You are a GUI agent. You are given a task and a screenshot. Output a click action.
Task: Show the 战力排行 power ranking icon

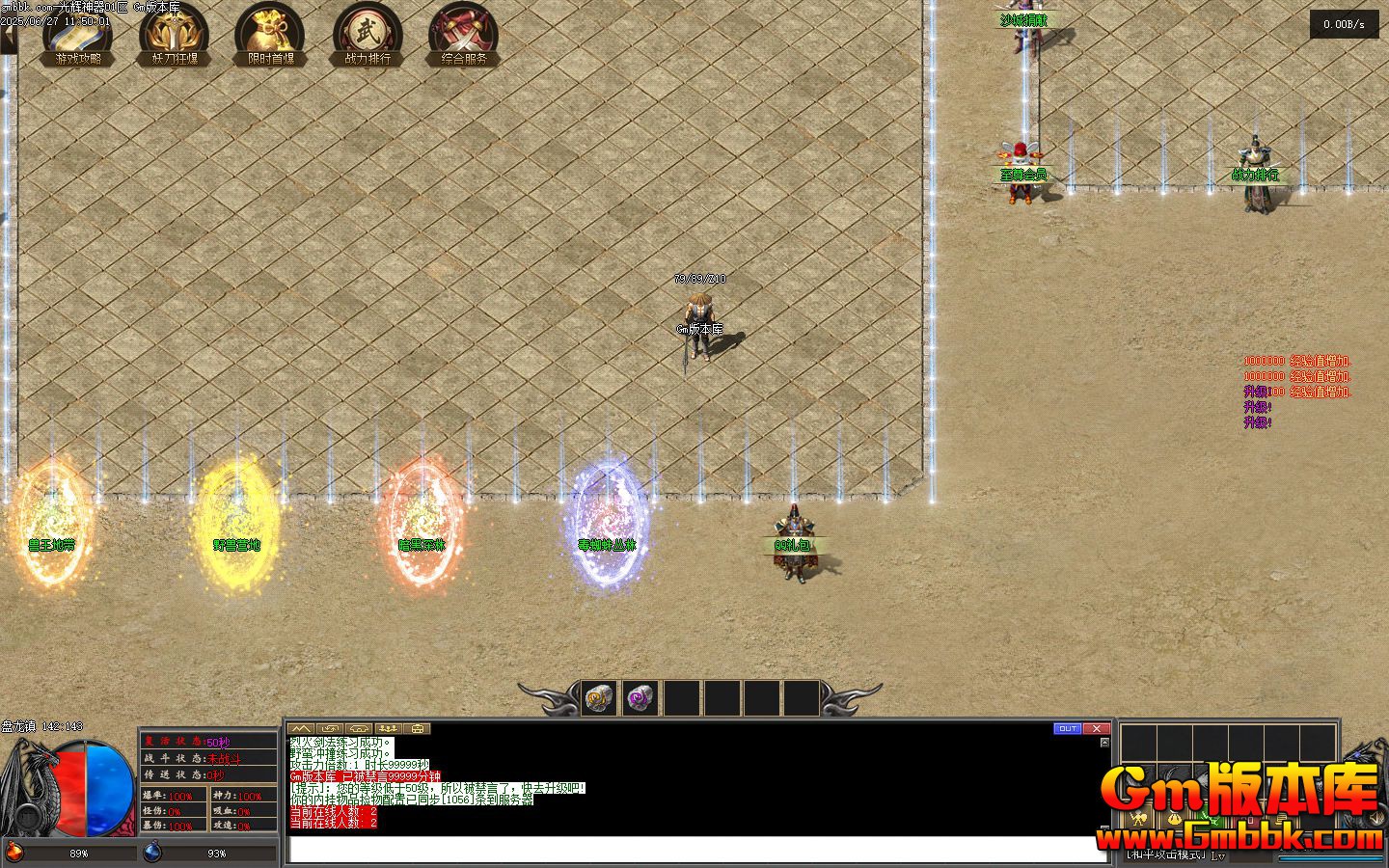pyautogui.click(x=368, y=34)
